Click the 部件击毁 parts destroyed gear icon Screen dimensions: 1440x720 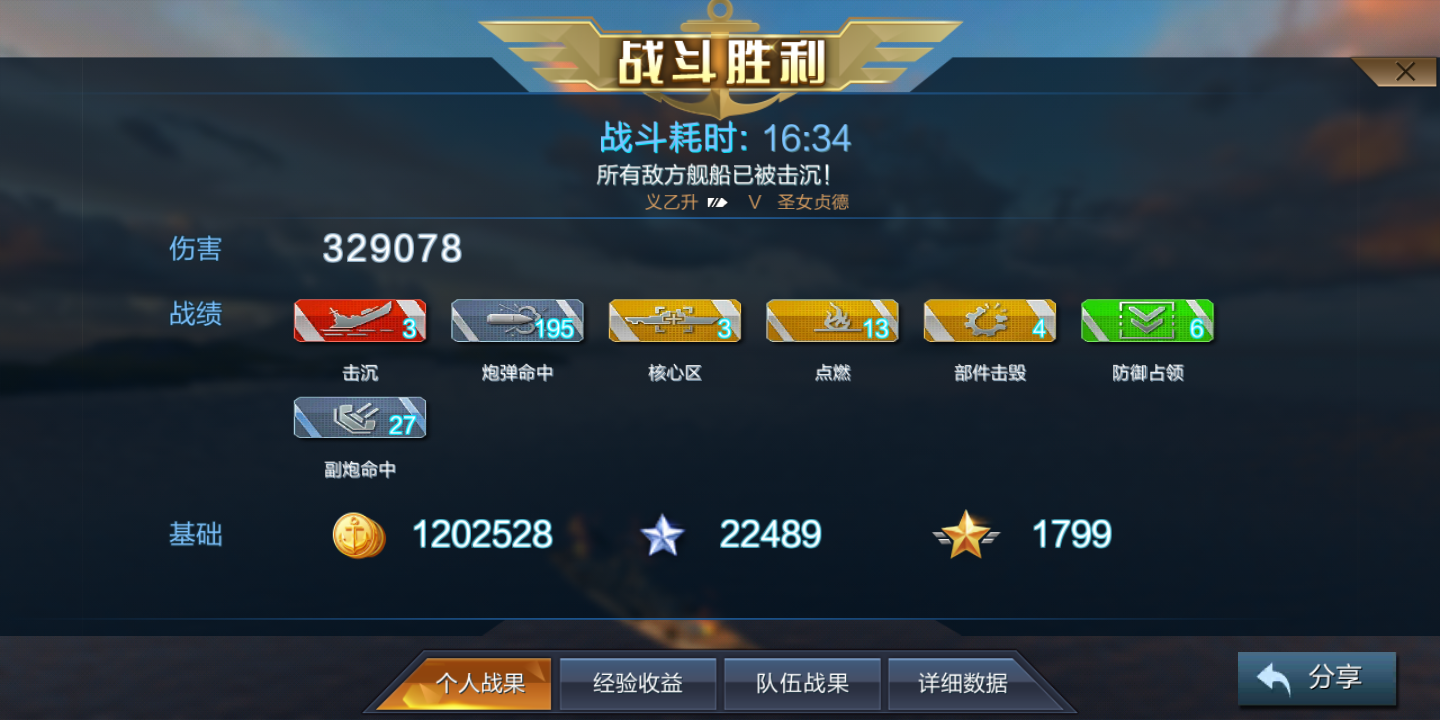(989, 321)
